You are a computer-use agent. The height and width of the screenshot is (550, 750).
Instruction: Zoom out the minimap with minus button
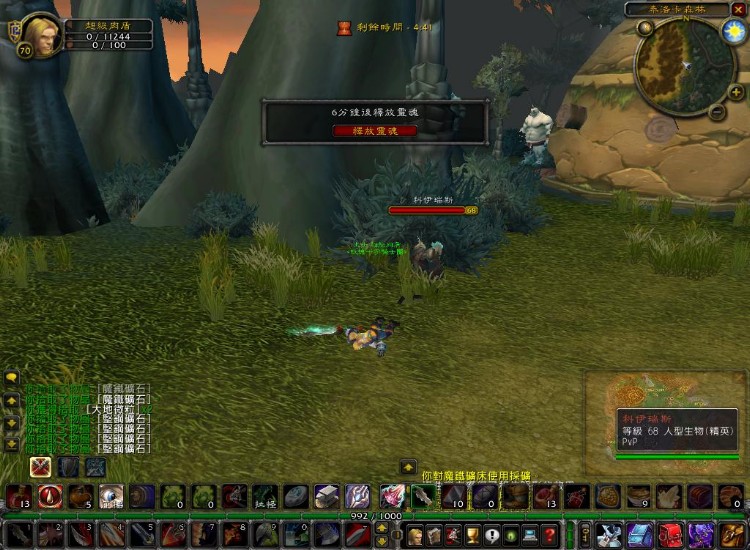716,113
